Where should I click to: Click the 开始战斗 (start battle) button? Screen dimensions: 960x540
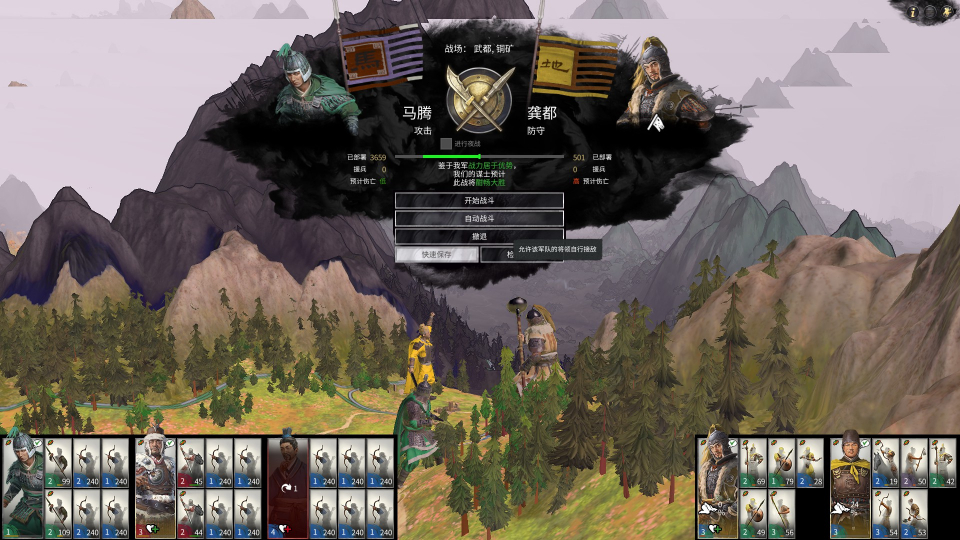(479, 201)
